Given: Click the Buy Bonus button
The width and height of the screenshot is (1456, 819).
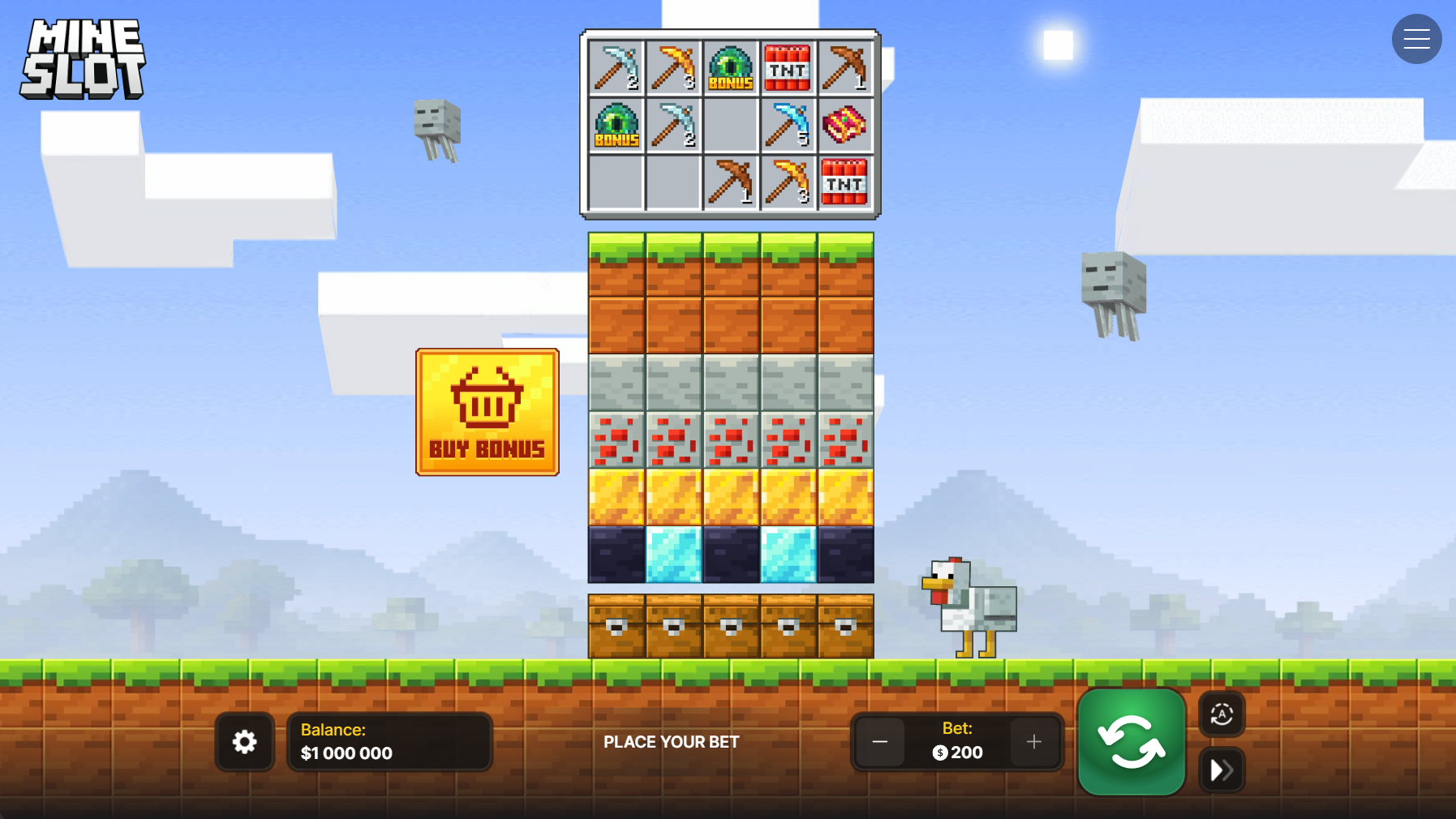Looking at the screenshot, I should click(487, 411).
